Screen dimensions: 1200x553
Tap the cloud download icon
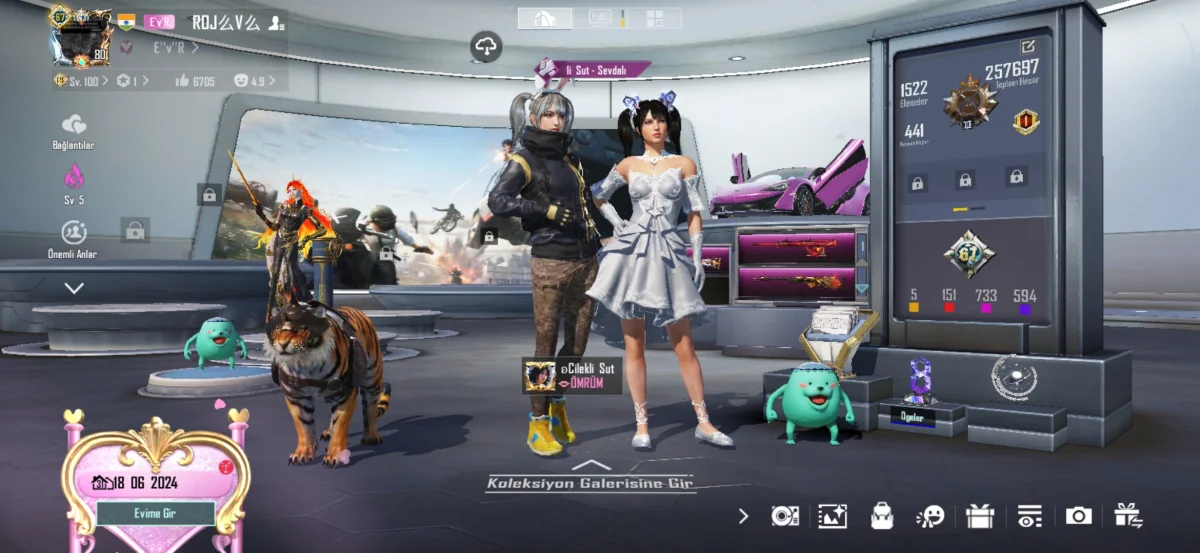(x=486, y=45)
